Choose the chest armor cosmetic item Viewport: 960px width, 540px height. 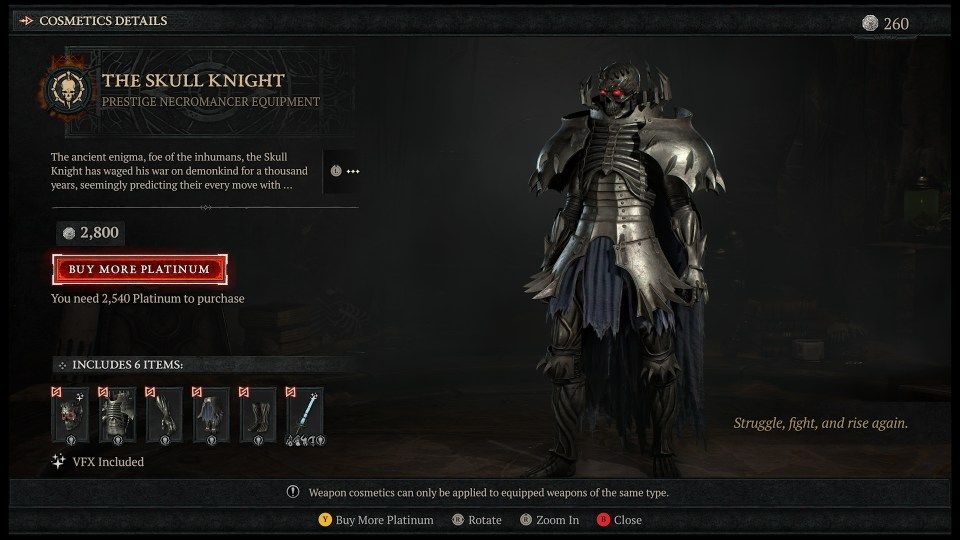pos(114,415)
